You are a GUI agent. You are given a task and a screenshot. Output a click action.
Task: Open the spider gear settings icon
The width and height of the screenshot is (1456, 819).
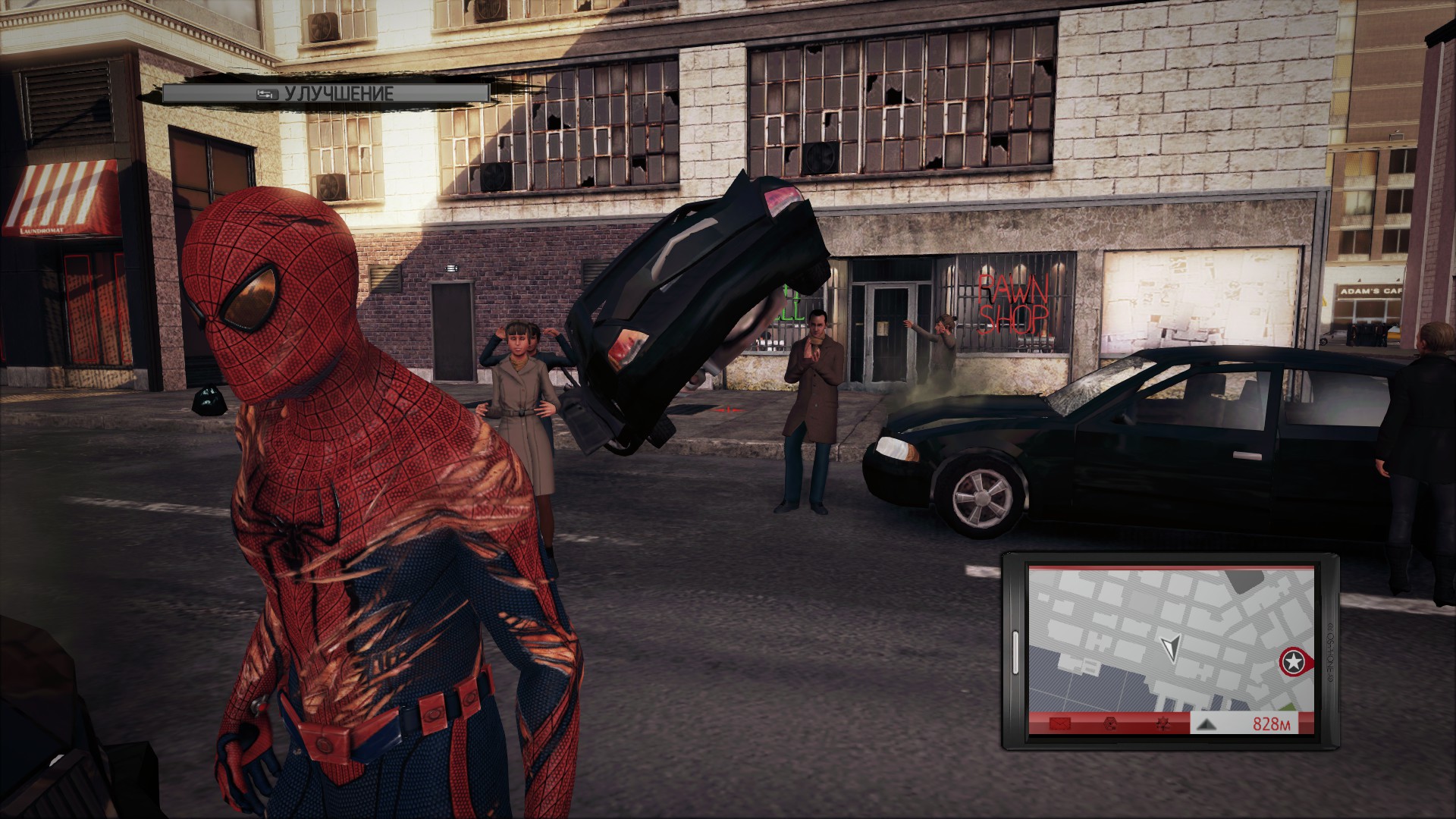[x=1163, y=724]
